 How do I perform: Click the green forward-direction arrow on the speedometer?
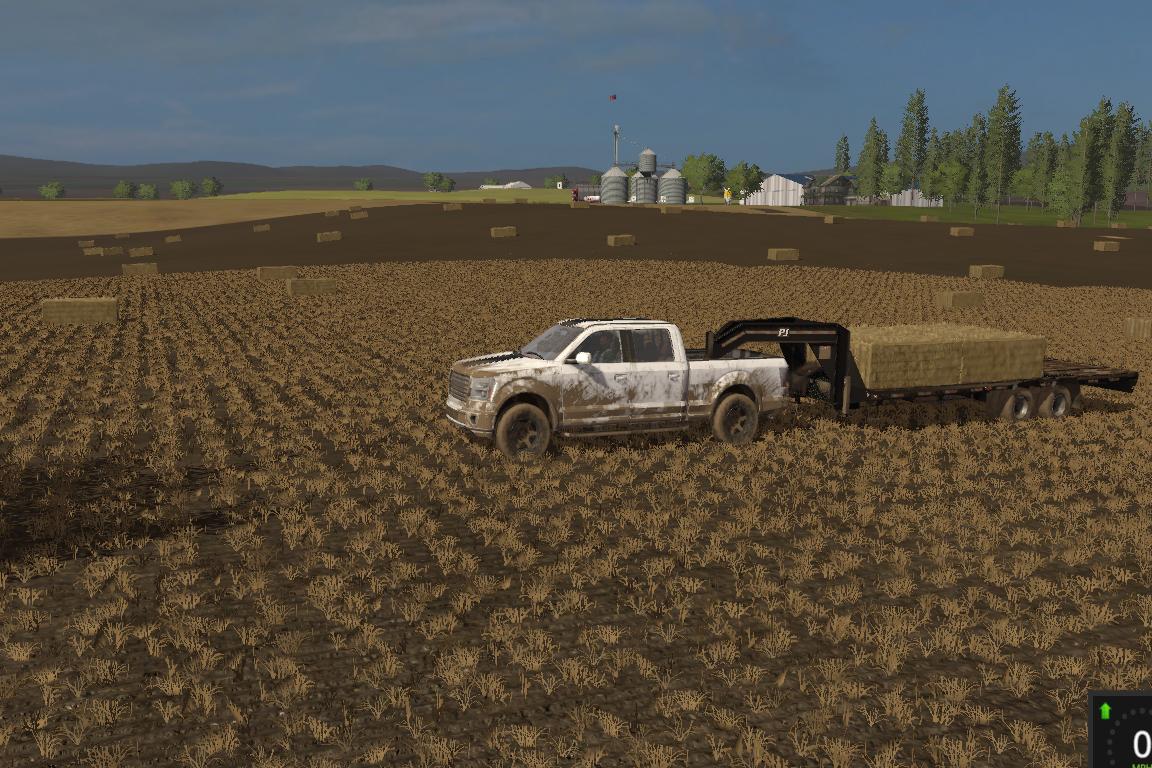coord(1105,711)
